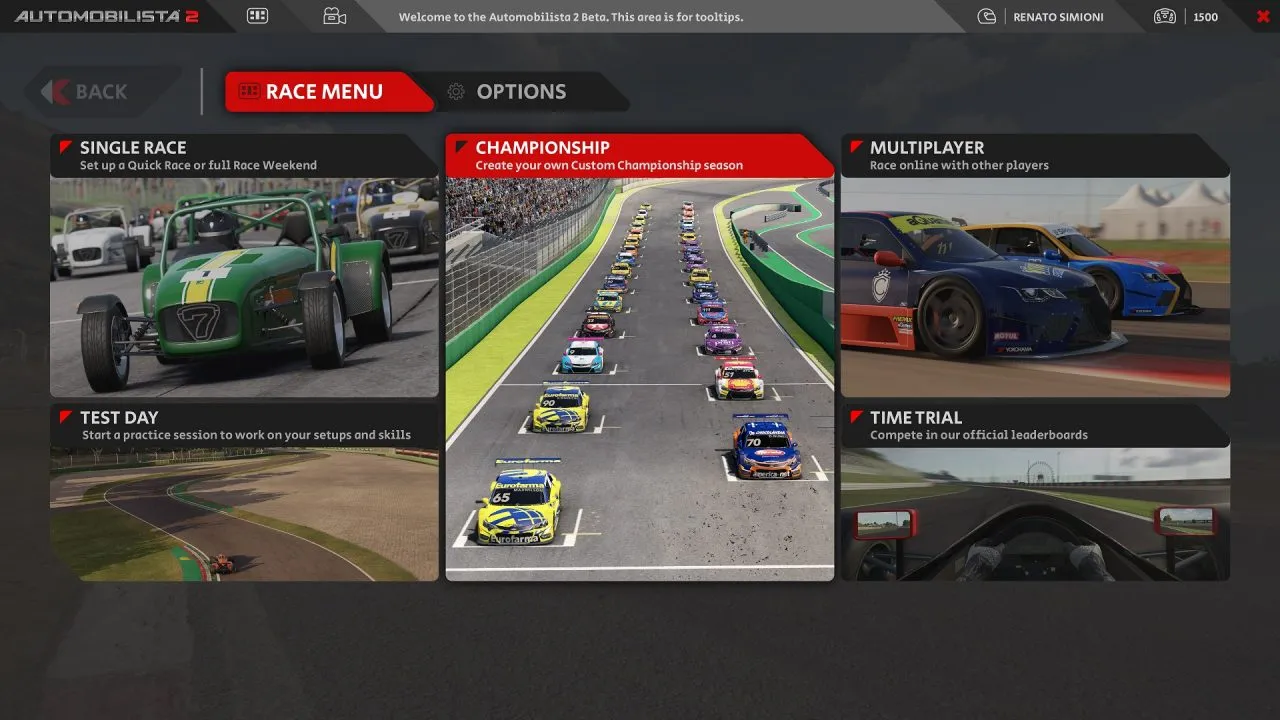Select the Single Race mode tile
Image resolution: width=1280 pixels, height=720 pixels.
244,266
